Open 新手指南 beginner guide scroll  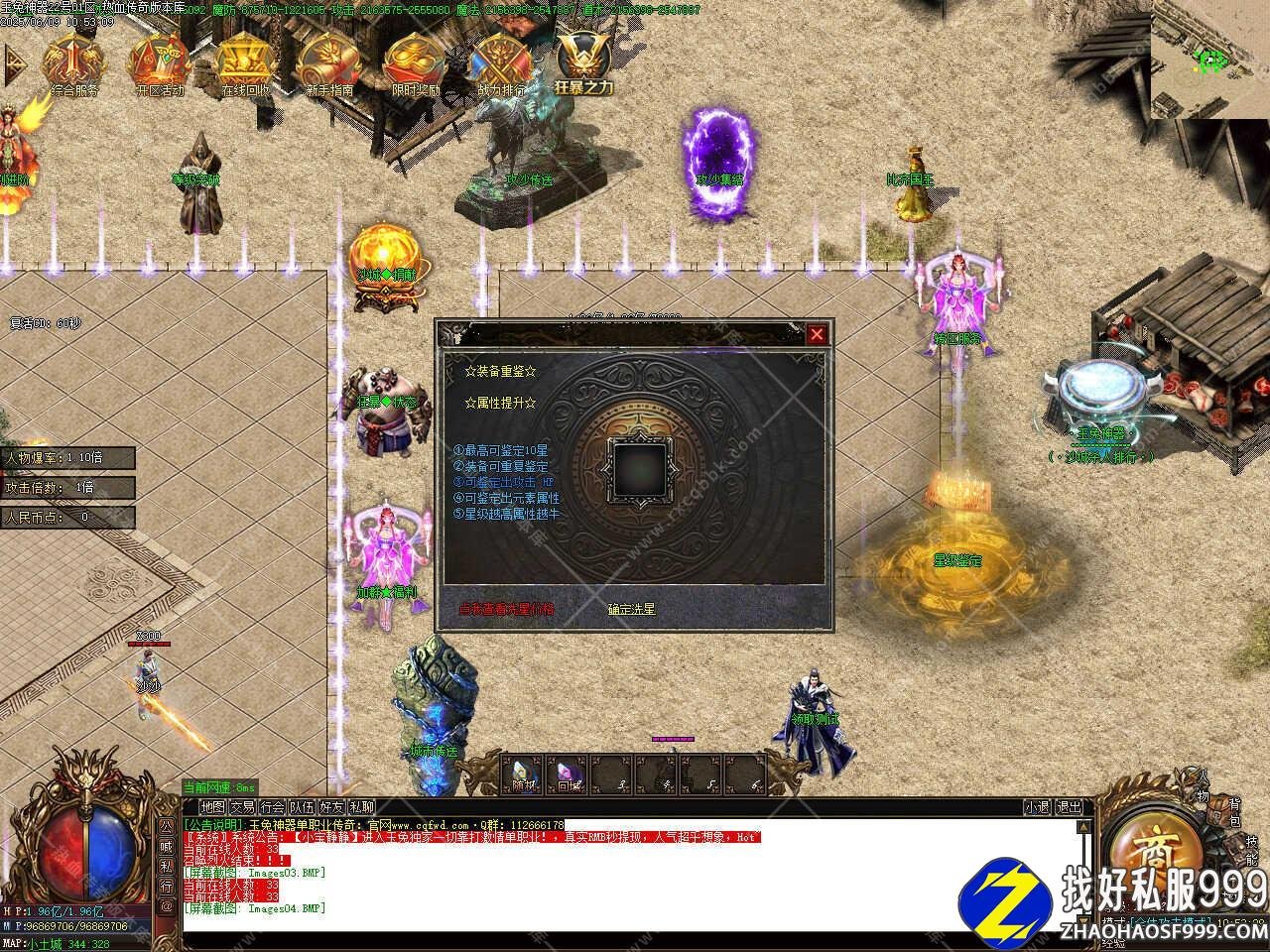[x=329, y=65]
